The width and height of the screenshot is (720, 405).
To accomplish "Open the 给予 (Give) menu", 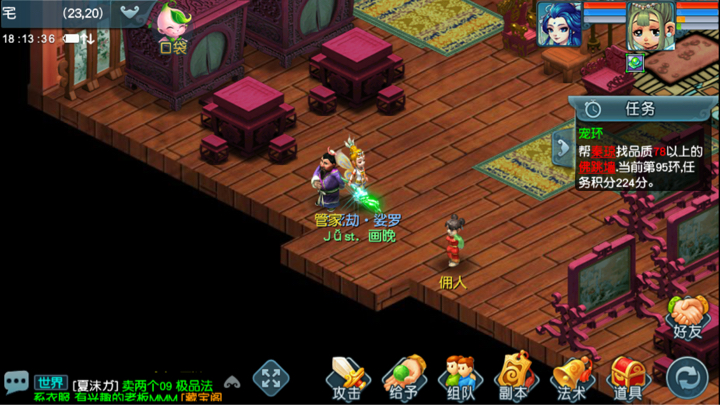I will (x=404, y=378).
